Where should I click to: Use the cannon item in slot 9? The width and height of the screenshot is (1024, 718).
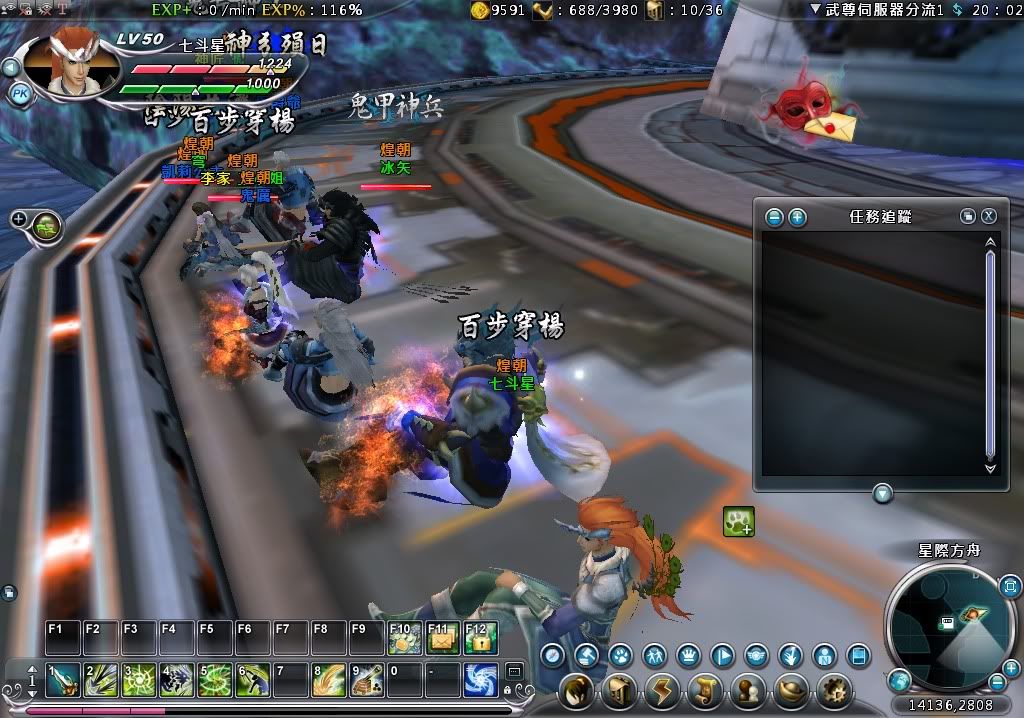point(366,680)
